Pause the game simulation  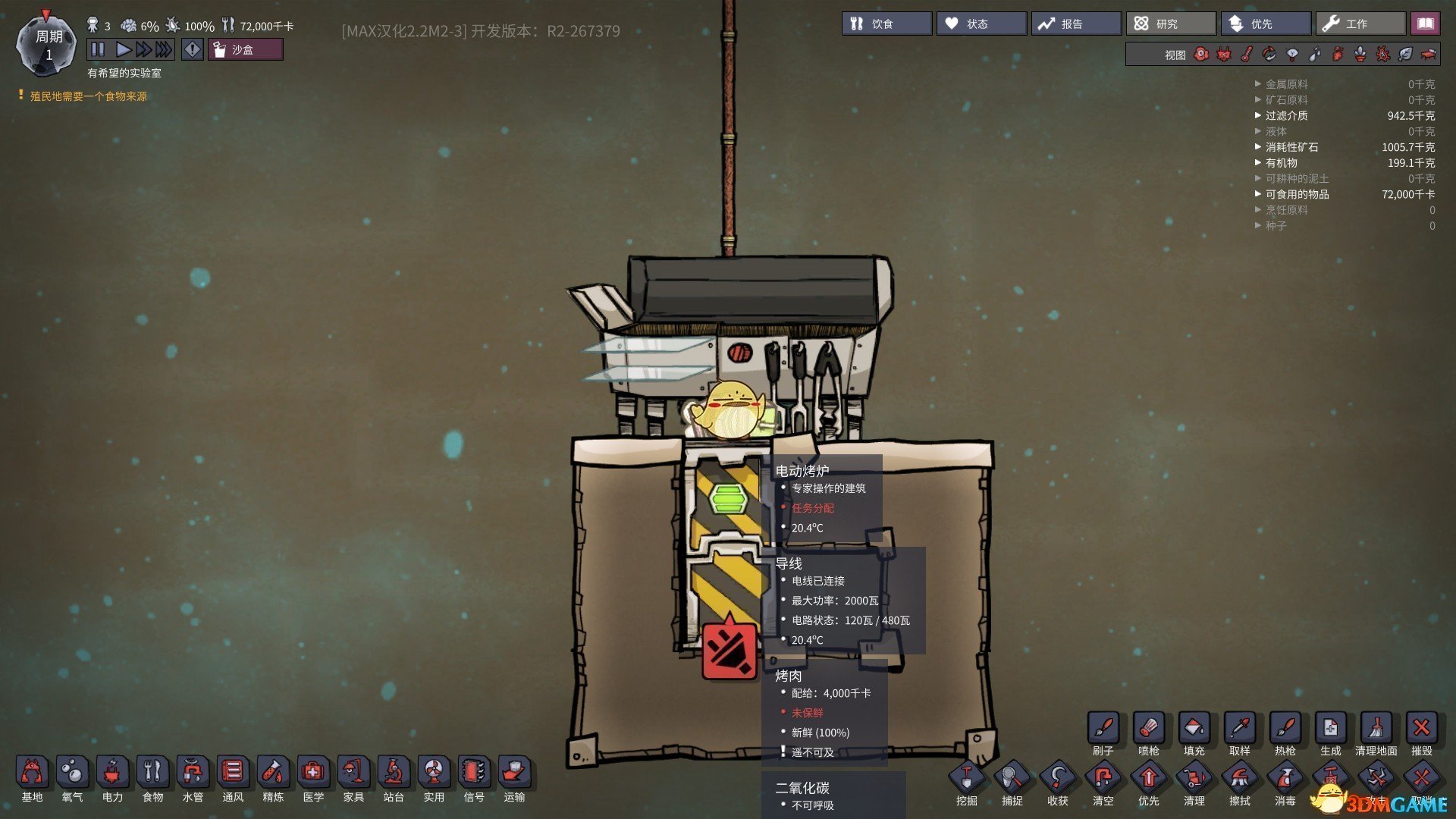click(98, 50)
